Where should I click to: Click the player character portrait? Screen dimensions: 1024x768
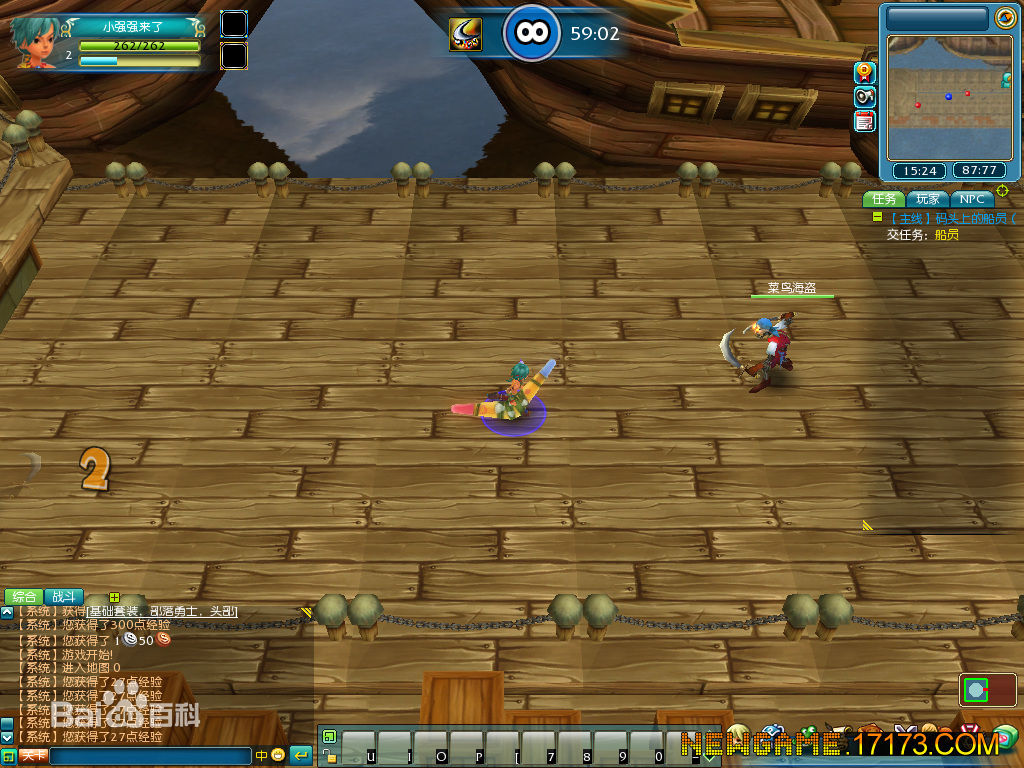[x=35, y=42]
